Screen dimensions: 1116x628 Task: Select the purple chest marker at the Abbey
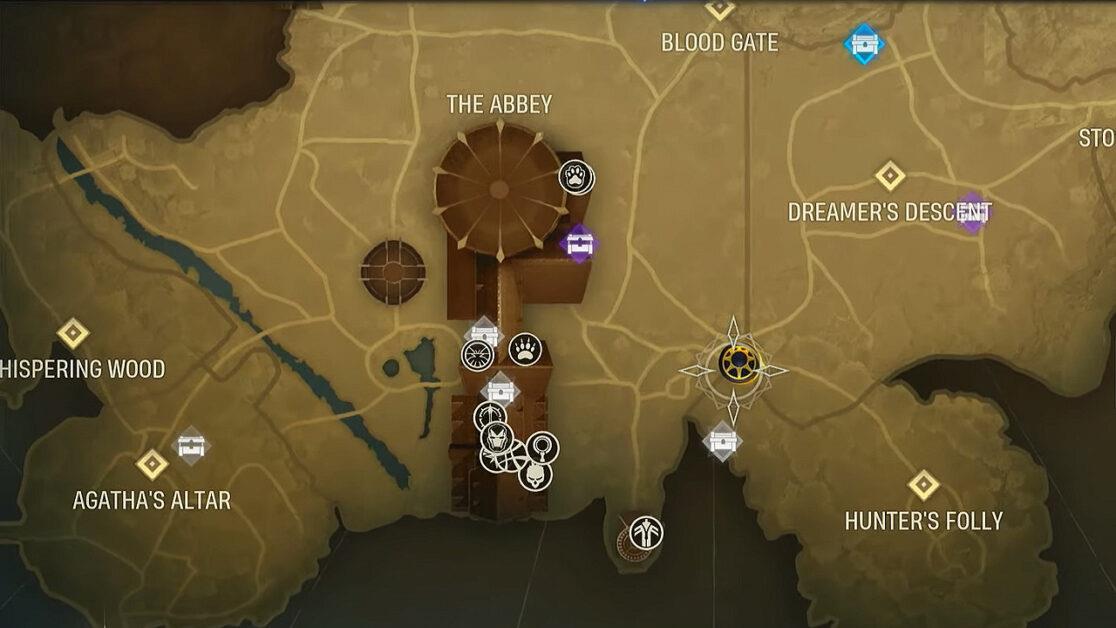[579, 242]
